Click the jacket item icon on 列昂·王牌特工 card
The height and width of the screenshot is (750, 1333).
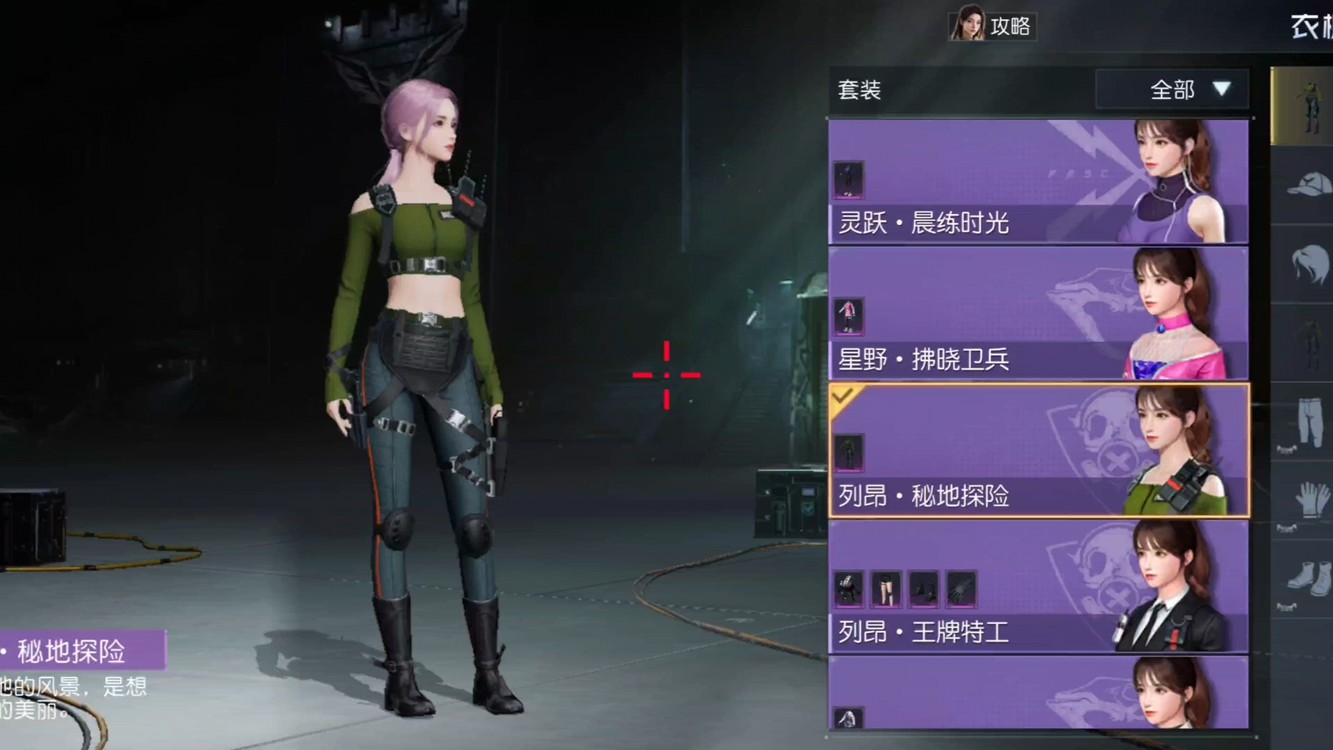[849, 589]
